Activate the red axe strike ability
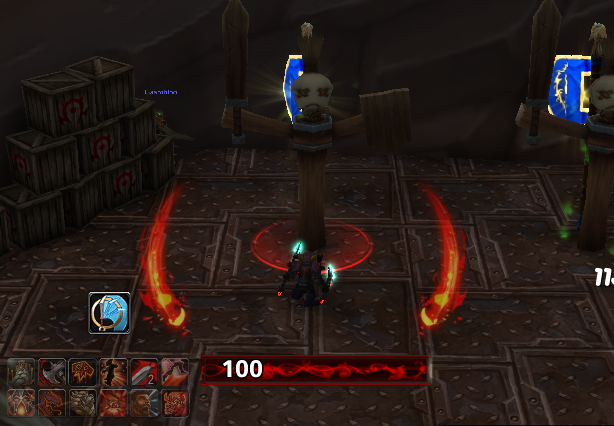 tap(52, 373)
